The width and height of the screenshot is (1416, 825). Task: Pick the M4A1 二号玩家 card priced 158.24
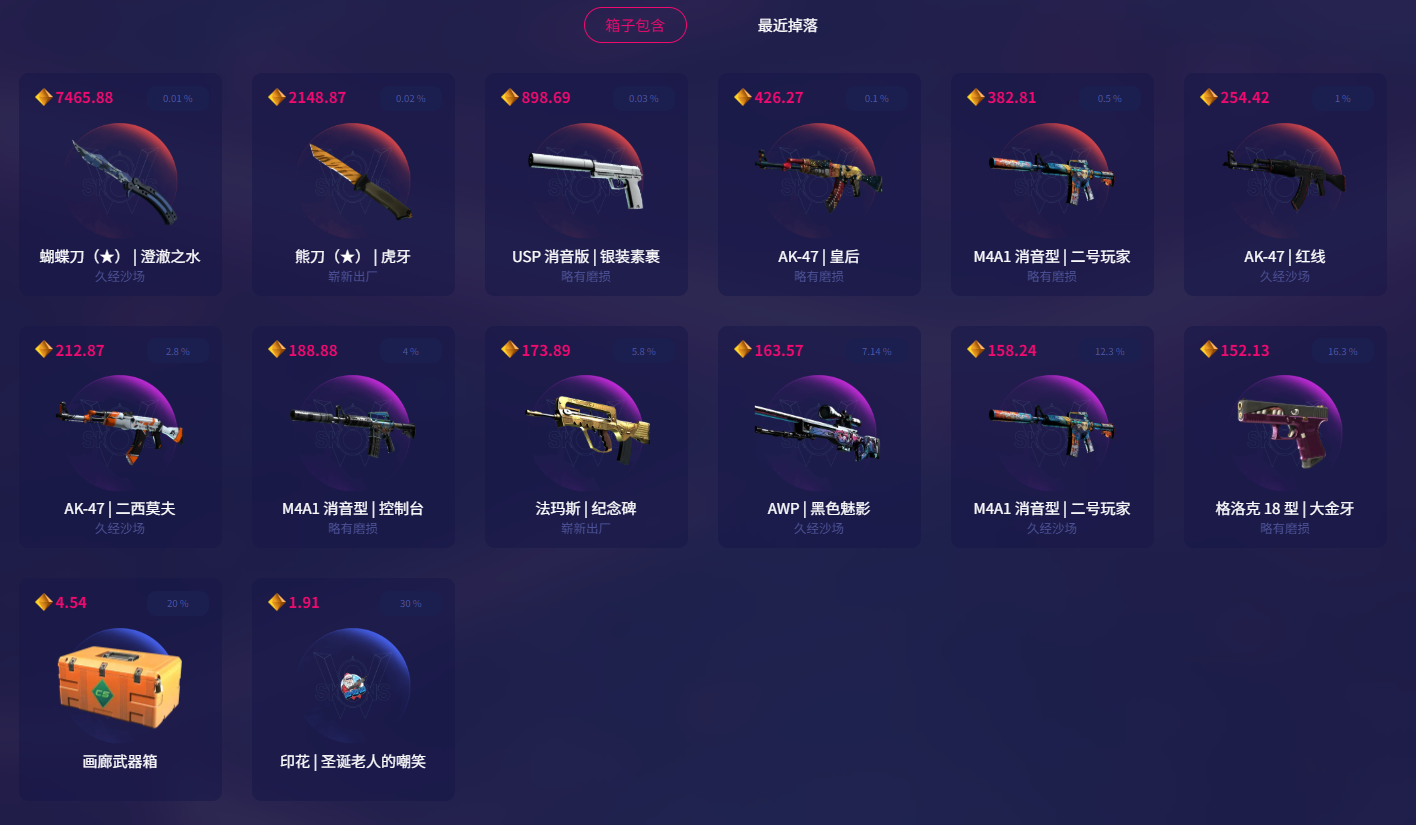click(1052, 437)
